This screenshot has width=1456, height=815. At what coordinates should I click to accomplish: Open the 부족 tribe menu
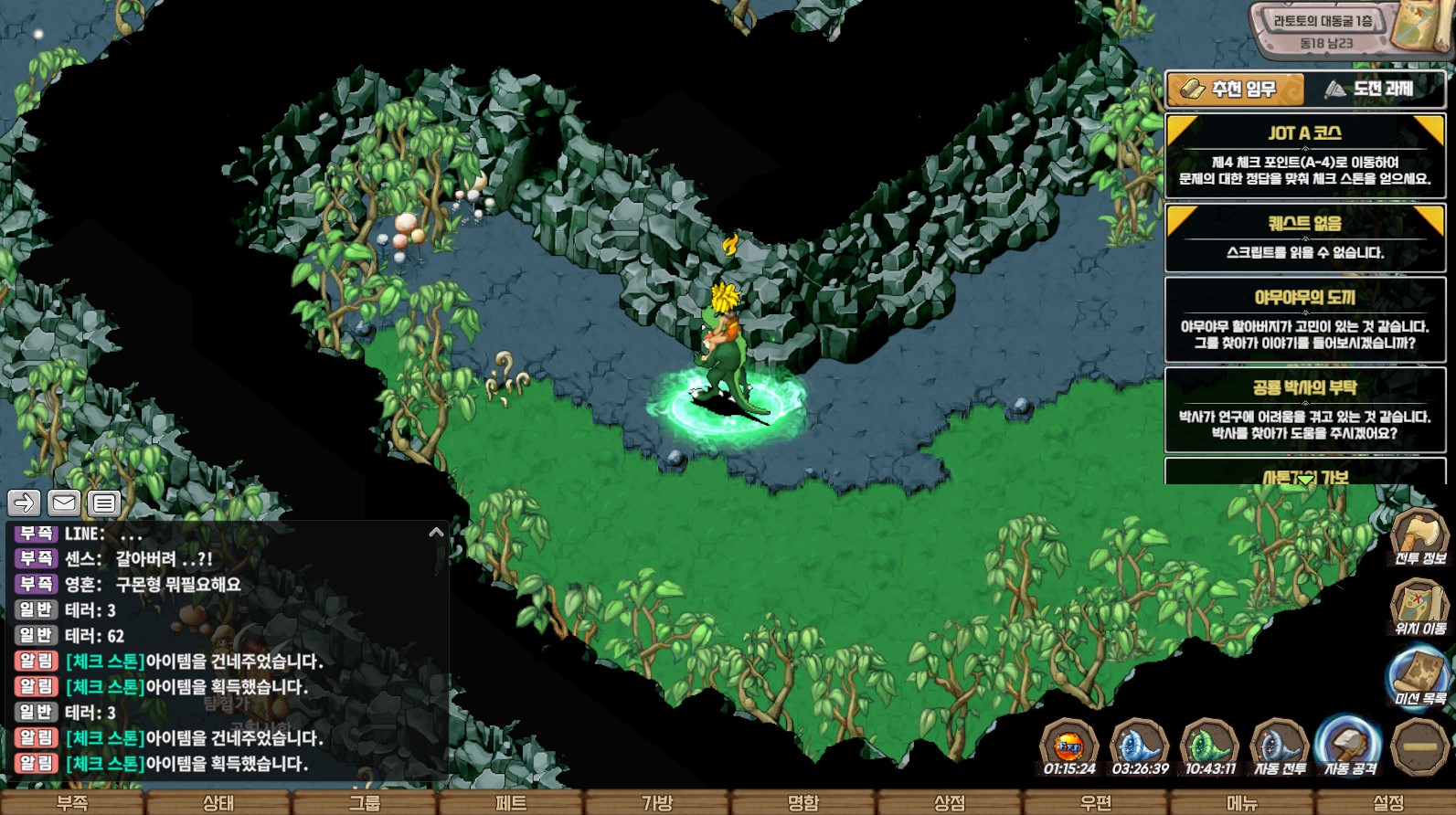[72, 803]
